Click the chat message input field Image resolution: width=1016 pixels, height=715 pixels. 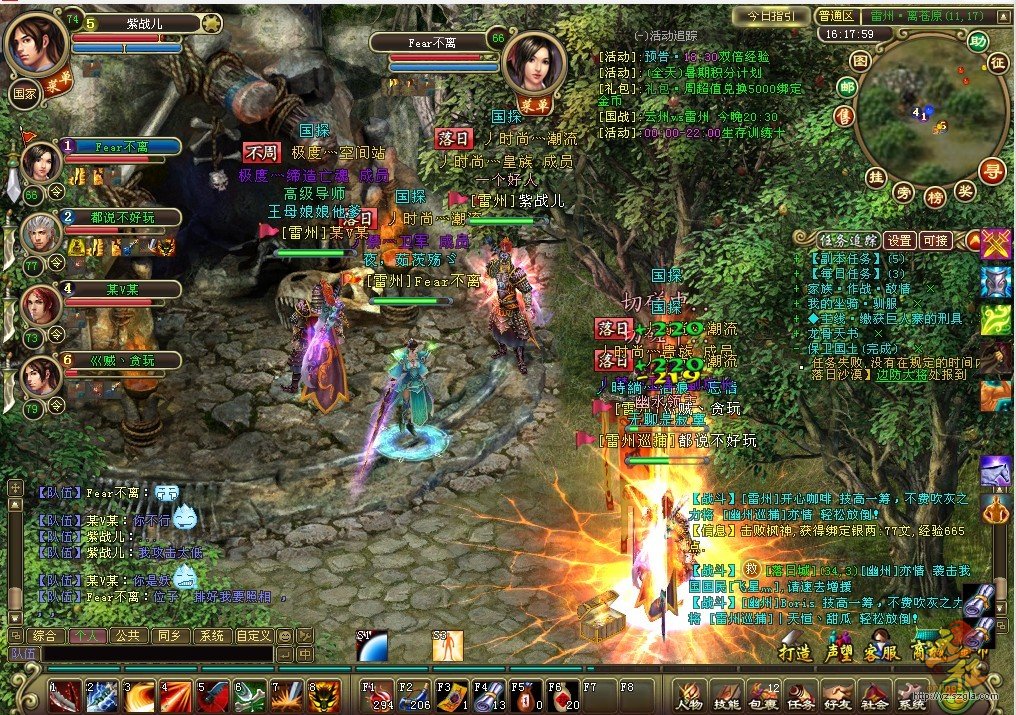point(155,654)
